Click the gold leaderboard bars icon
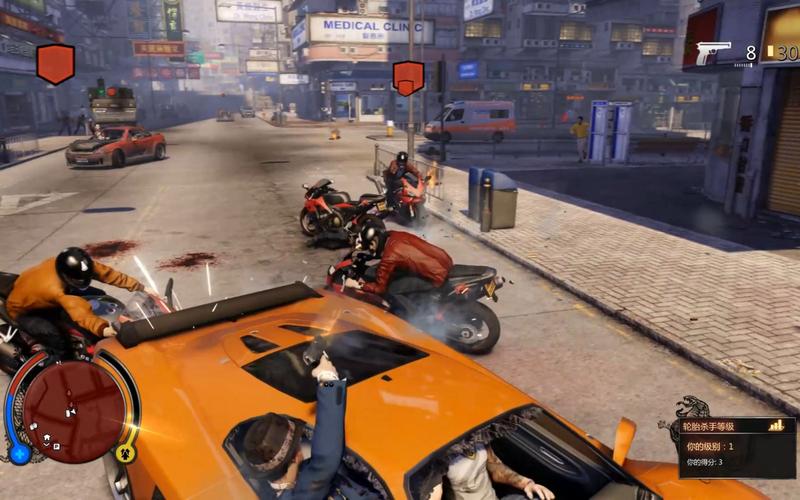 (777, 426)
